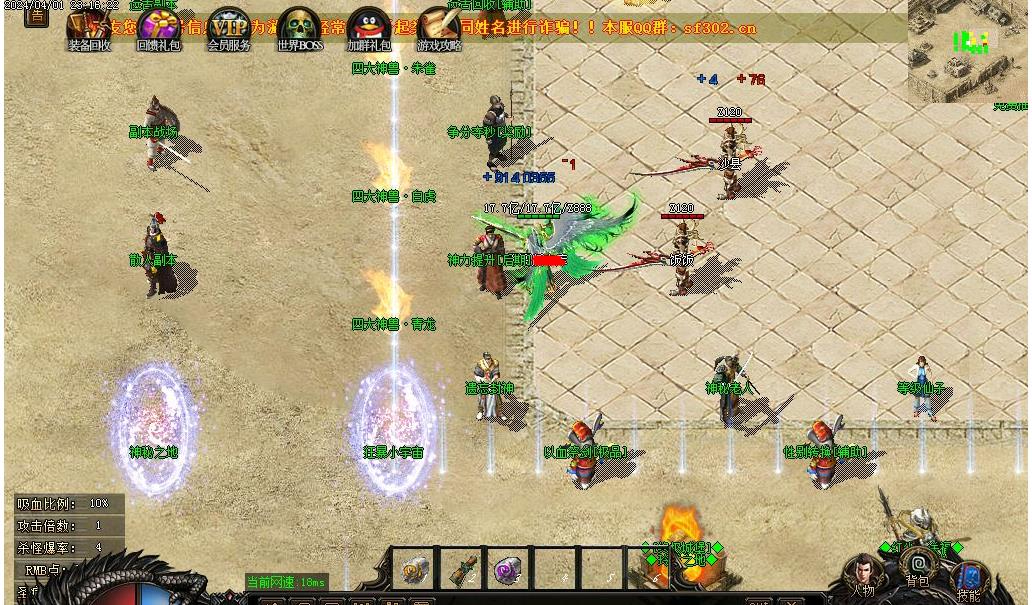Screen dimensions: 1032x605
Task: Open the 背包 backpack
Action: point(918,568)
